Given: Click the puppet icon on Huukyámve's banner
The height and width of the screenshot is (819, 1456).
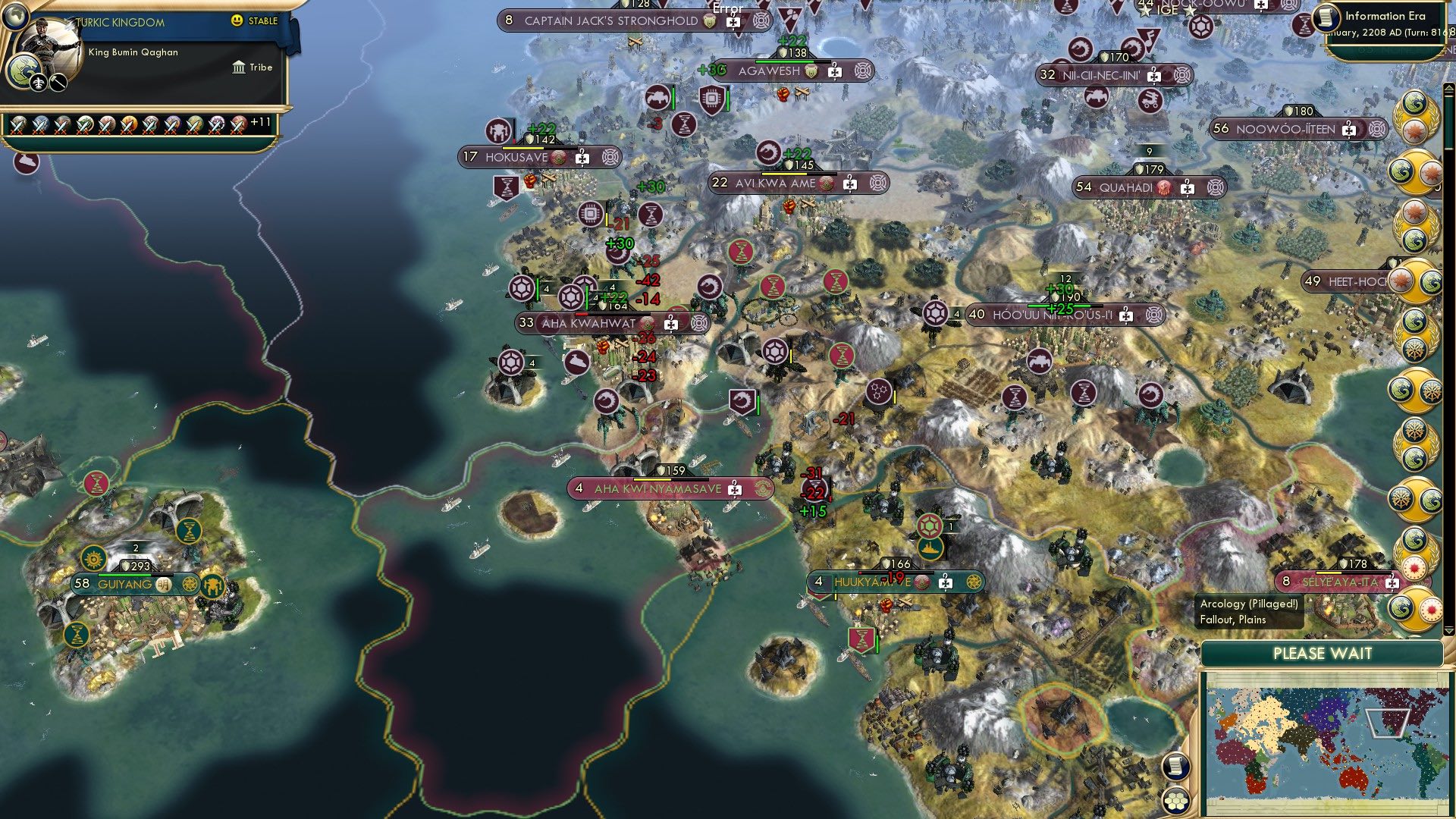Looking at the screenshot, I should pyautogui.click(x=946, y=583).
